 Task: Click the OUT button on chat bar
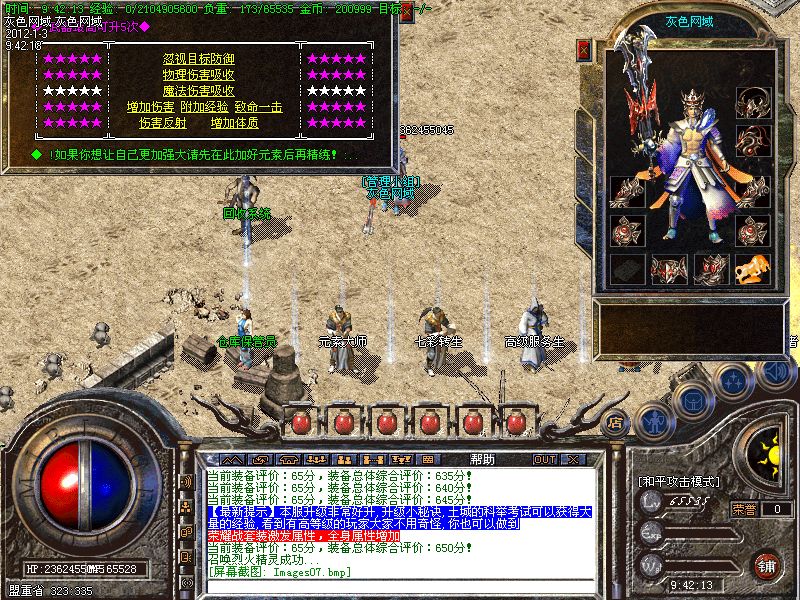[x=545, y=460]
